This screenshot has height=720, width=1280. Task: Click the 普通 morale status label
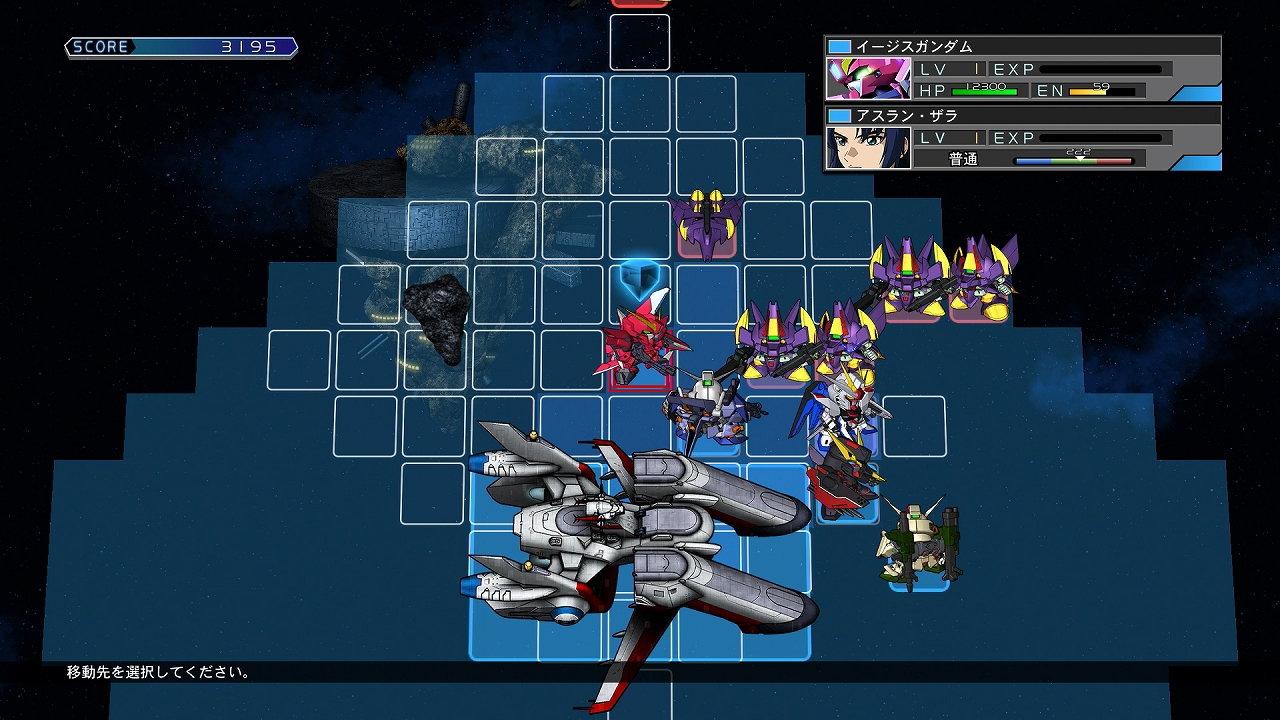pyautogui.click(x=963, y=158)
